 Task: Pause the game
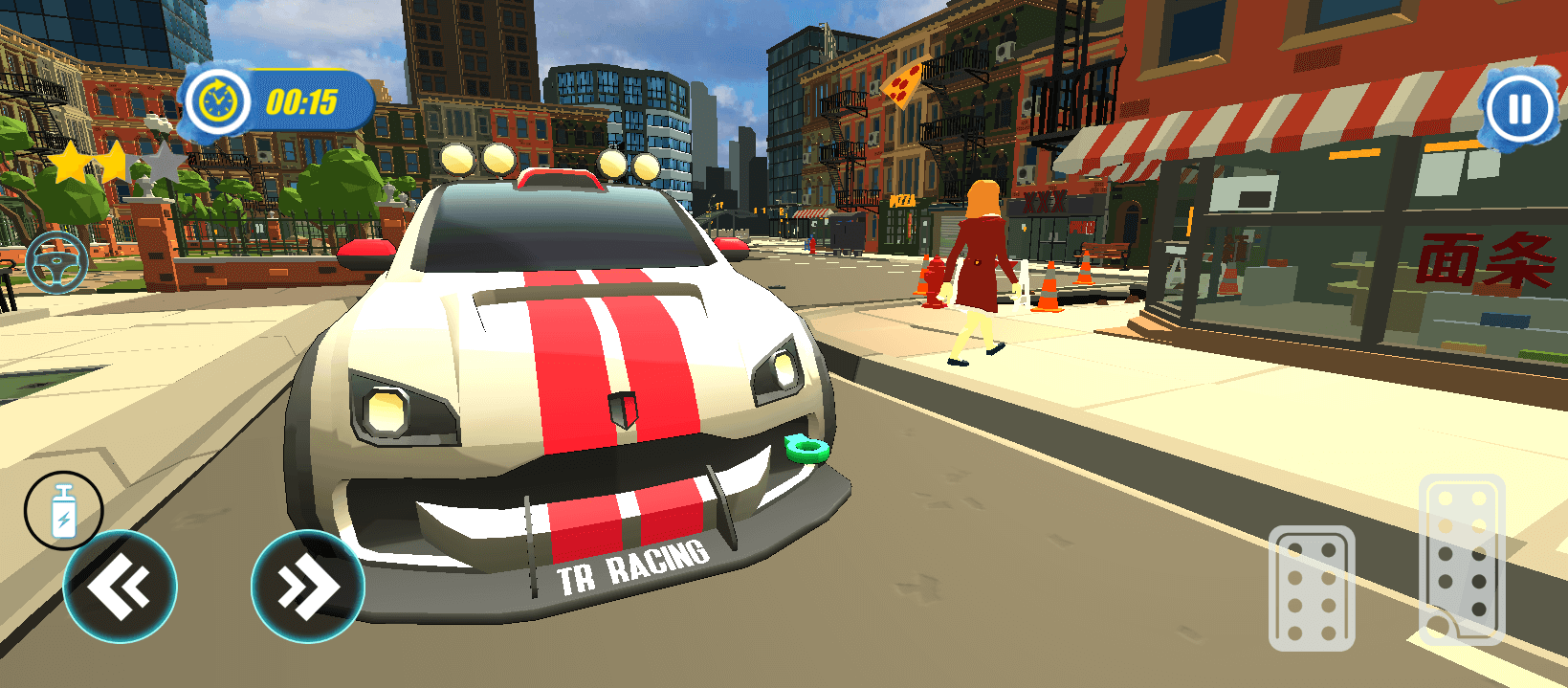click(x=1519, y=107)
